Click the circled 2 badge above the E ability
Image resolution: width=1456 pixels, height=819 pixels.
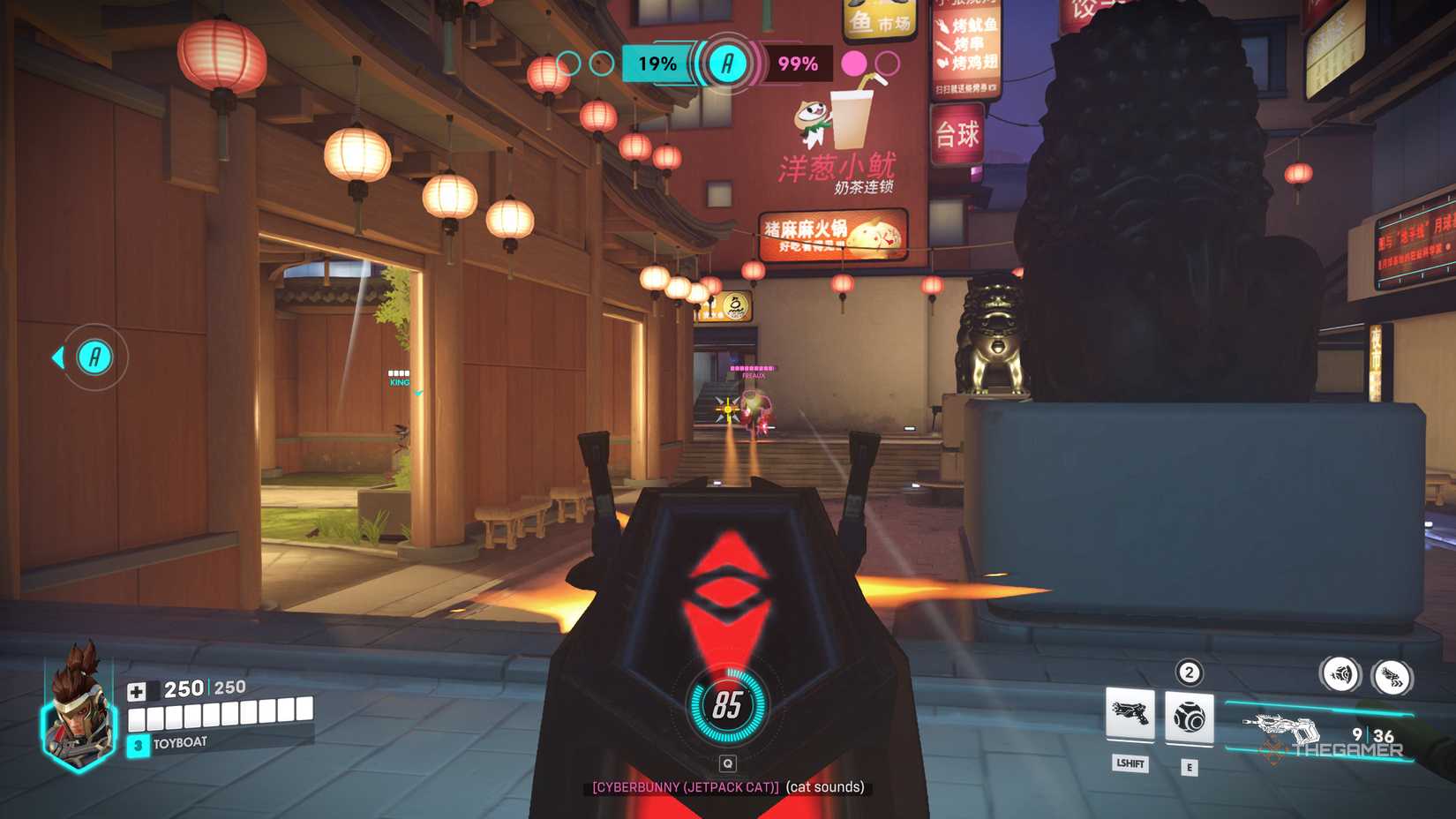1189,673
